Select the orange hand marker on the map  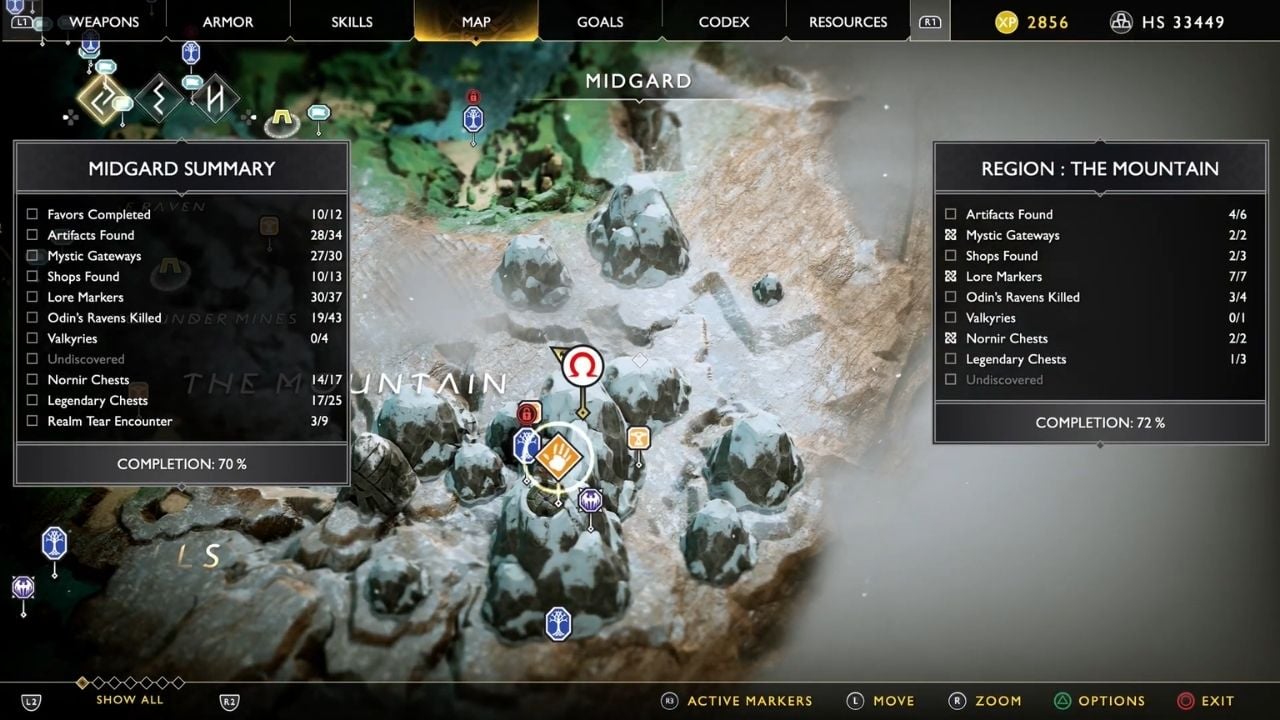pyautogui.click(x=558, y=458)
